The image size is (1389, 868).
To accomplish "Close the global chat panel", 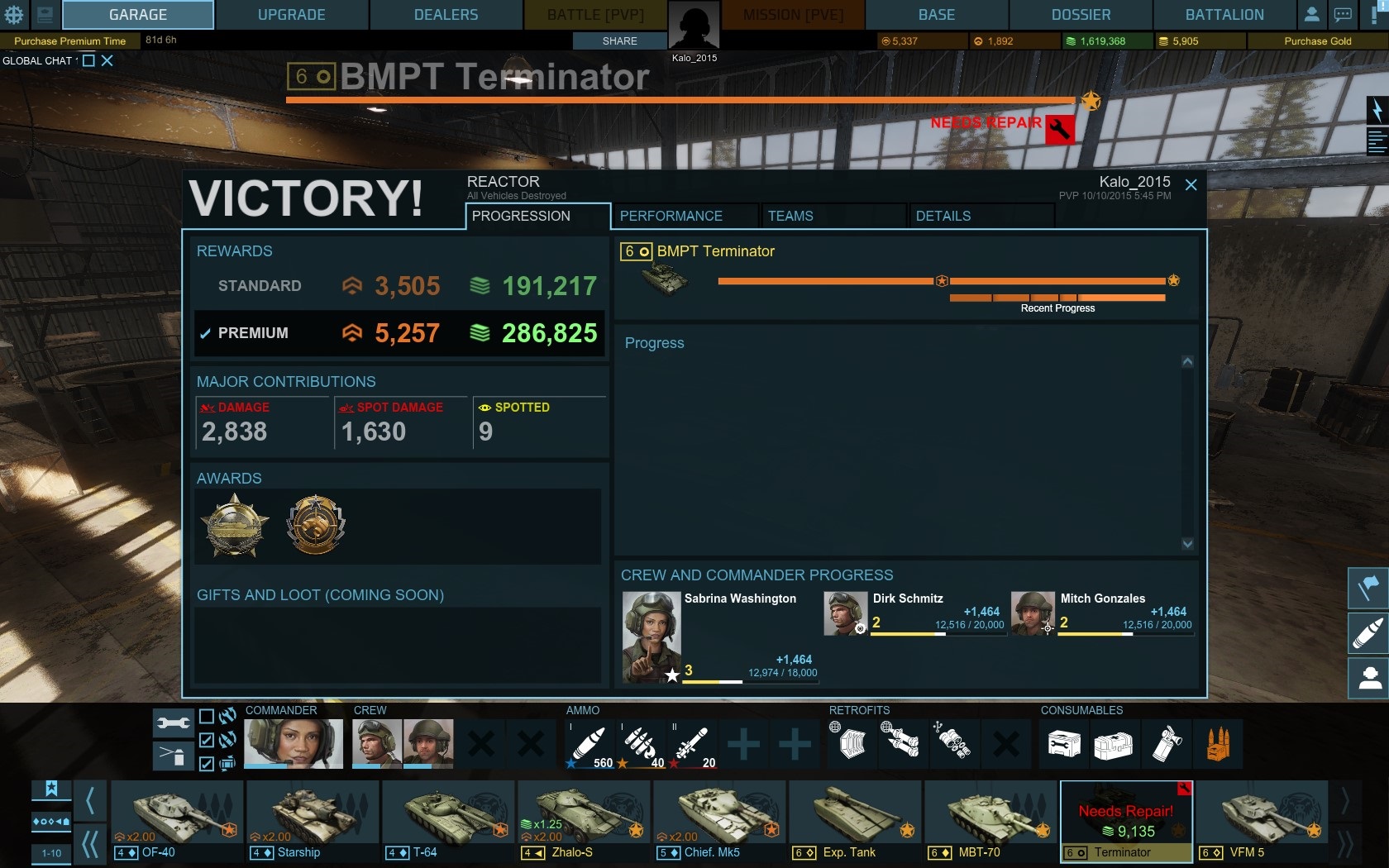I will (x=107, y=60).
